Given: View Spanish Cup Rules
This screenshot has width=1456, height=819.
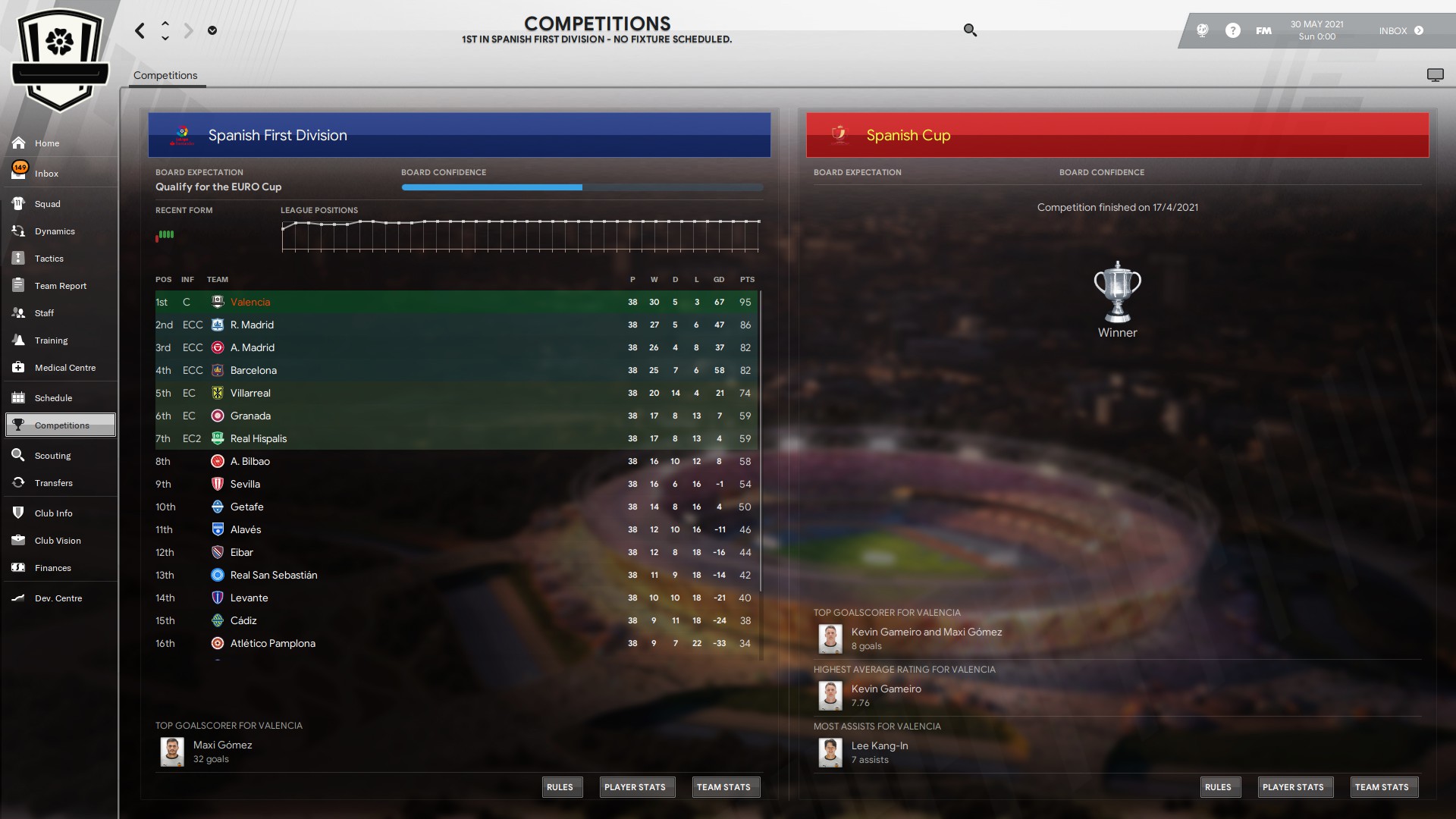Looking at the screenshot, I should [1218, 787].
